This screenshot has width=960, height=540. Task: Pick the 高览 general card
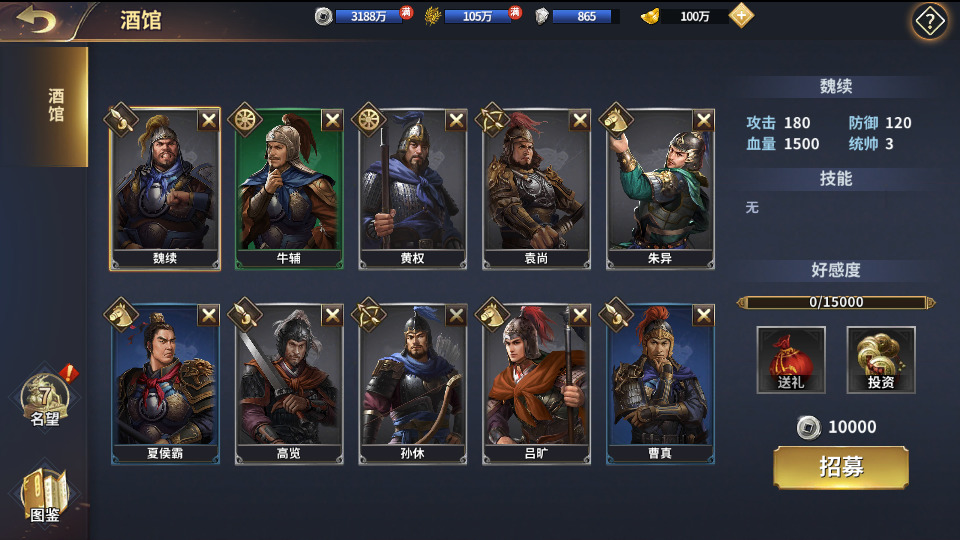point(289,384)
